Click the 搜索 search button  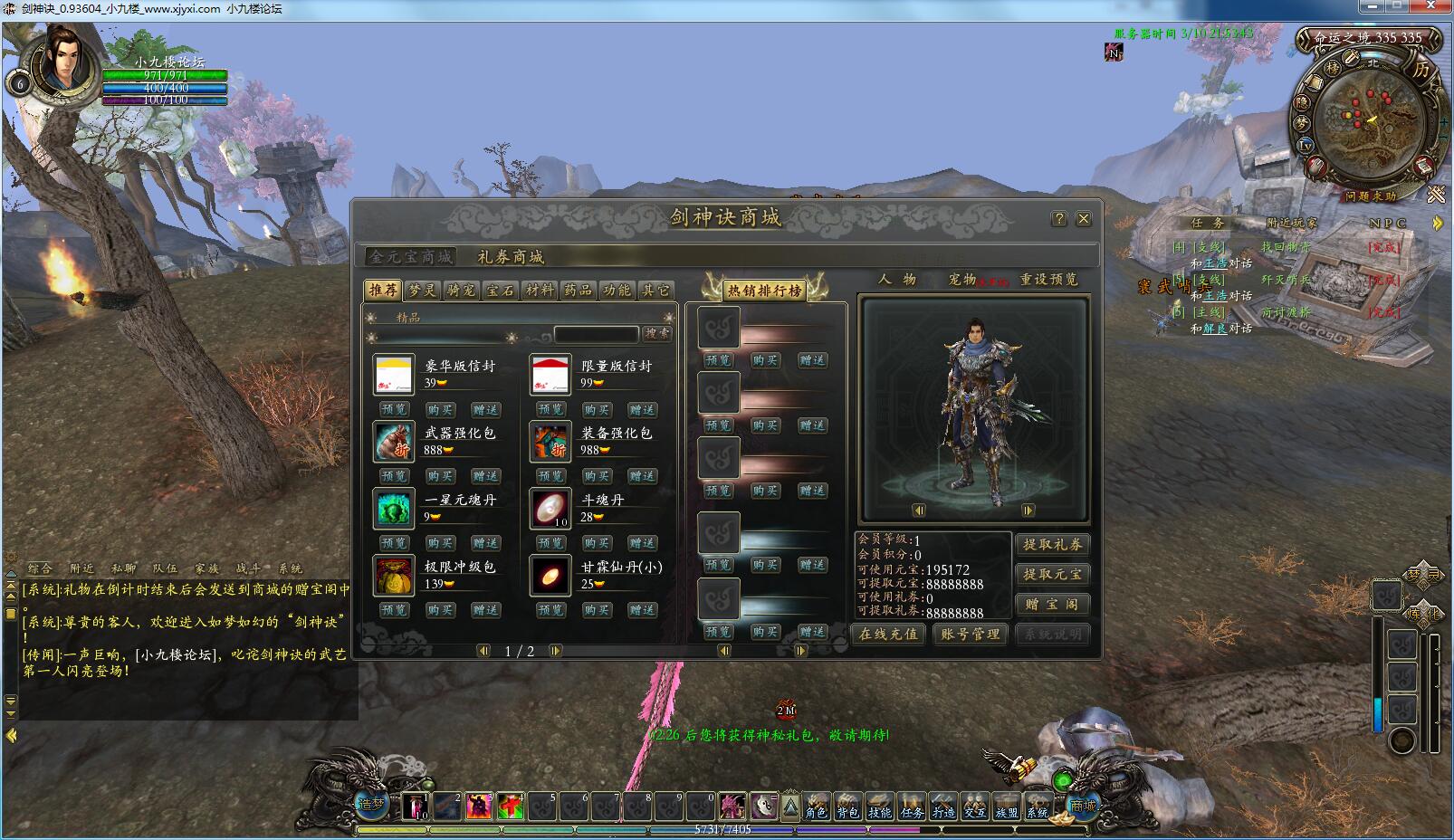(x=657, y=334)
